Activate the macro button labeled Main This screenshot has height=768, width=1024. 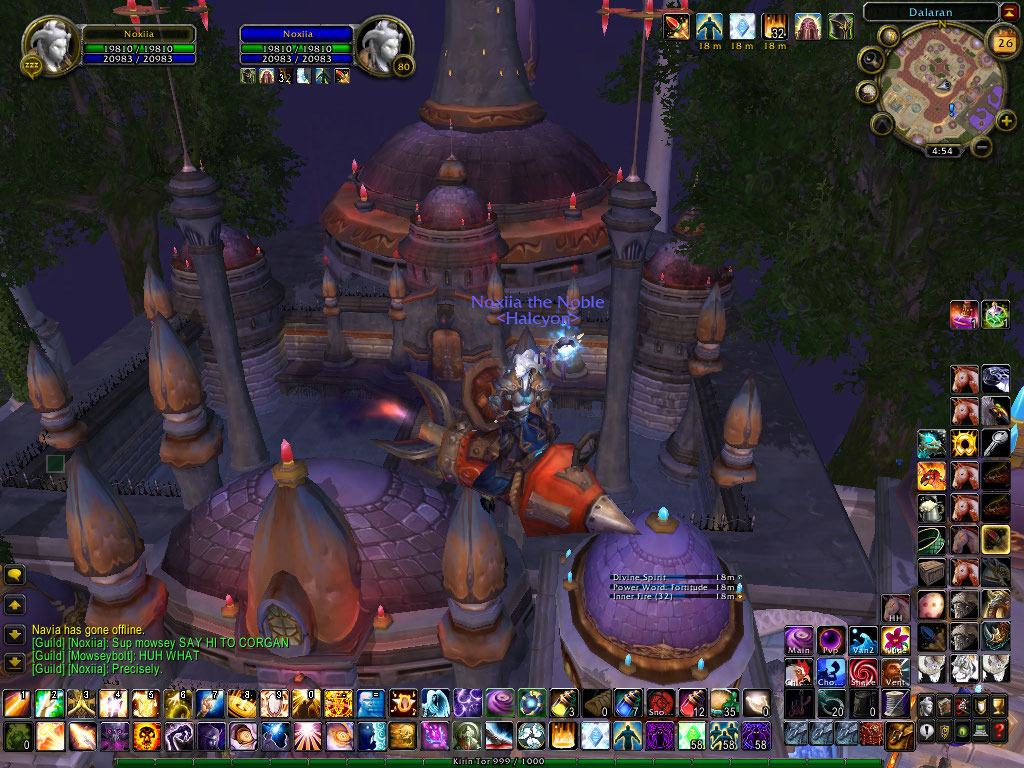(799, 640)
